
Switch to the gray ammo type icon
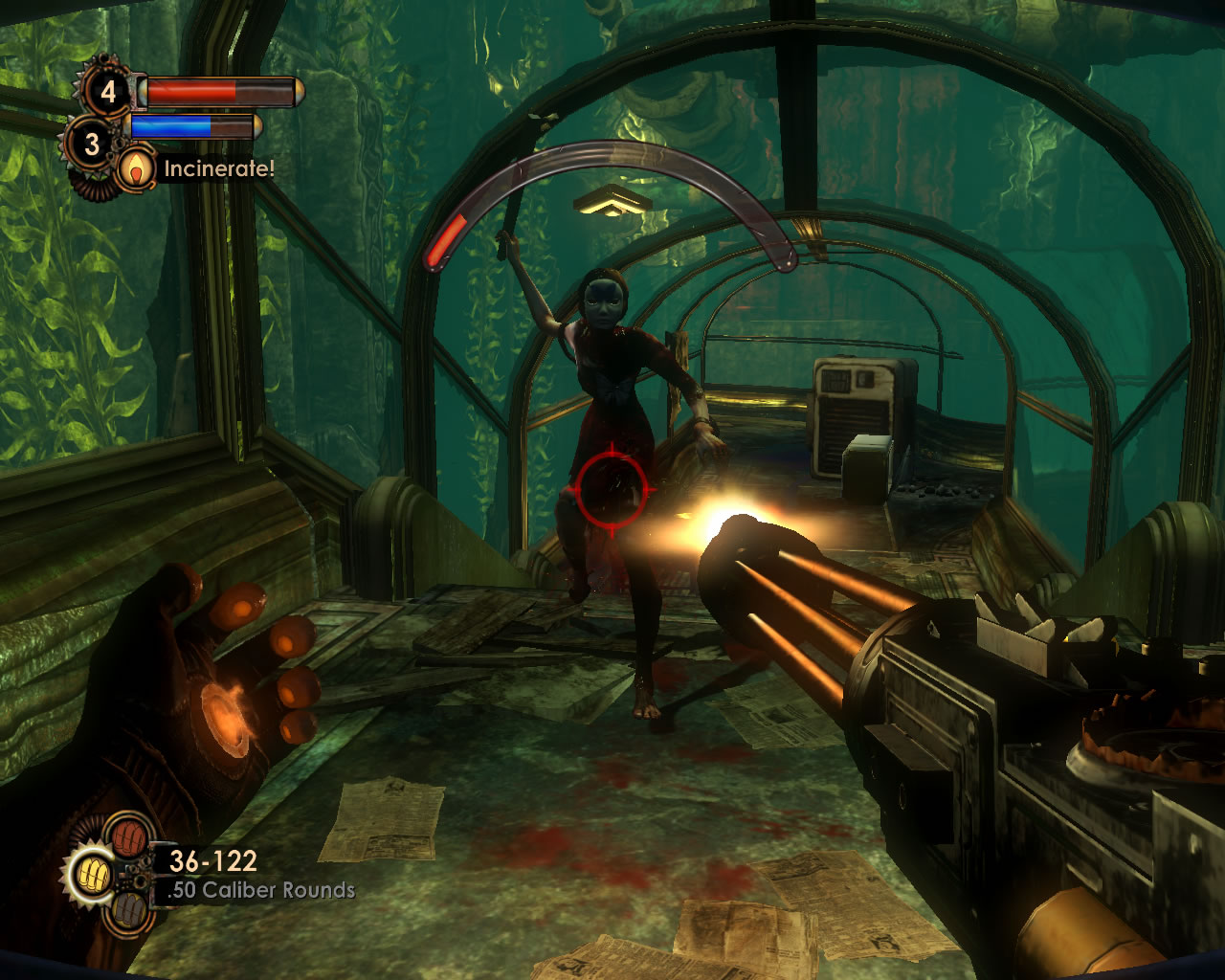coord(127,911)
